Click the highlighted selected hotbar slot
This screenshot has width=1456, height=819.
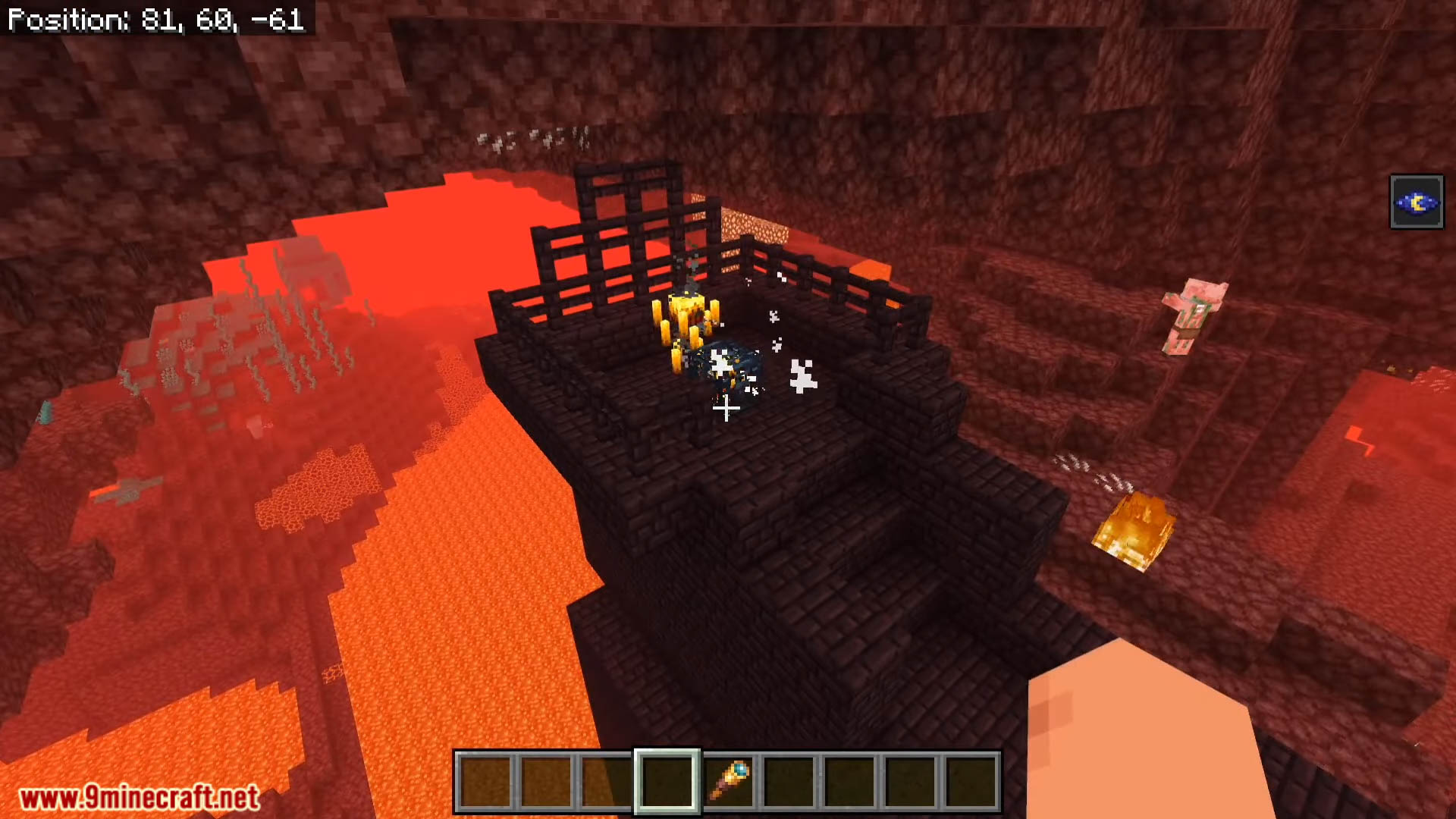pos(667,782)
